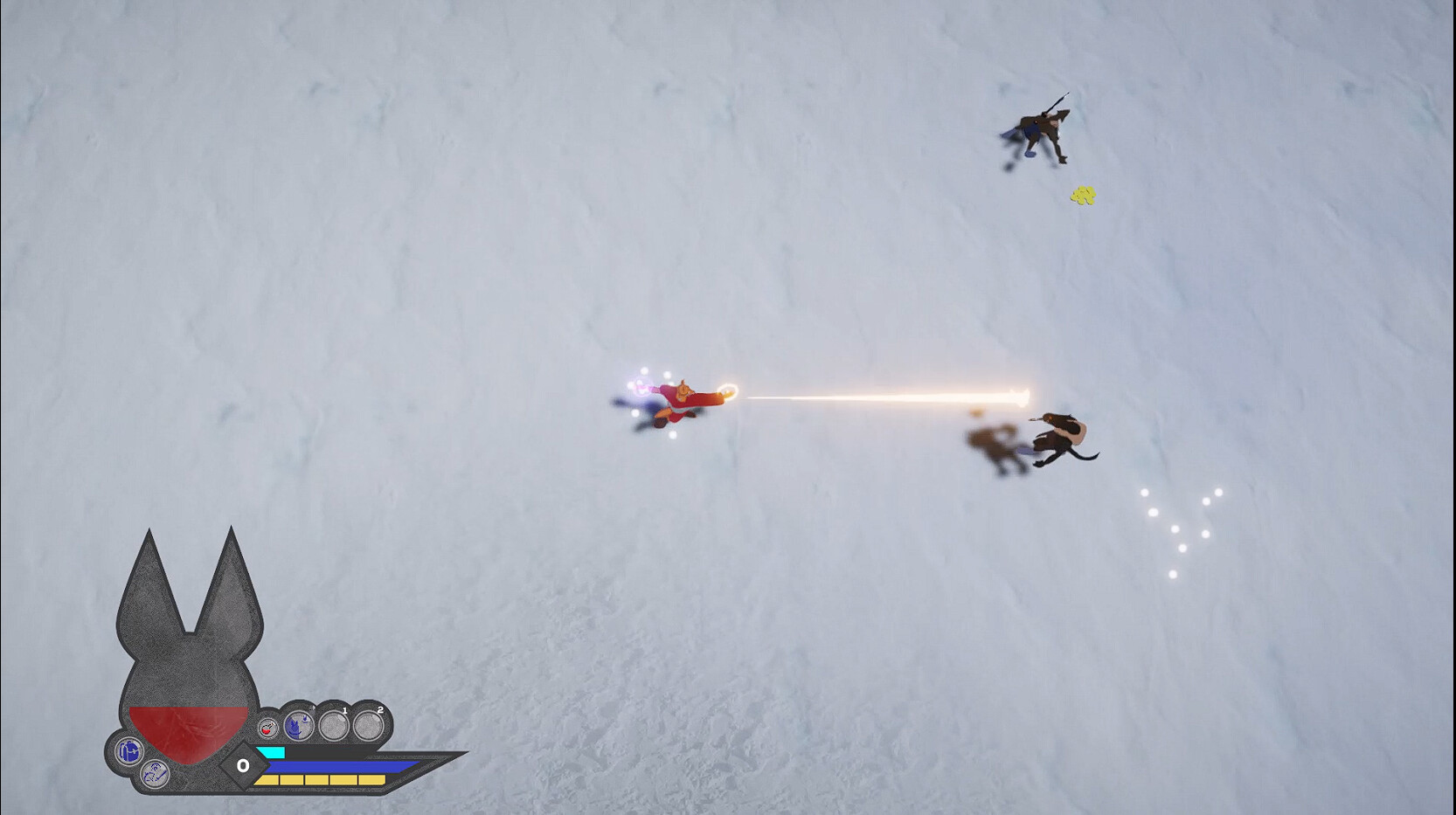Click the crafting tools icon below the backpack

click(155, 774)
